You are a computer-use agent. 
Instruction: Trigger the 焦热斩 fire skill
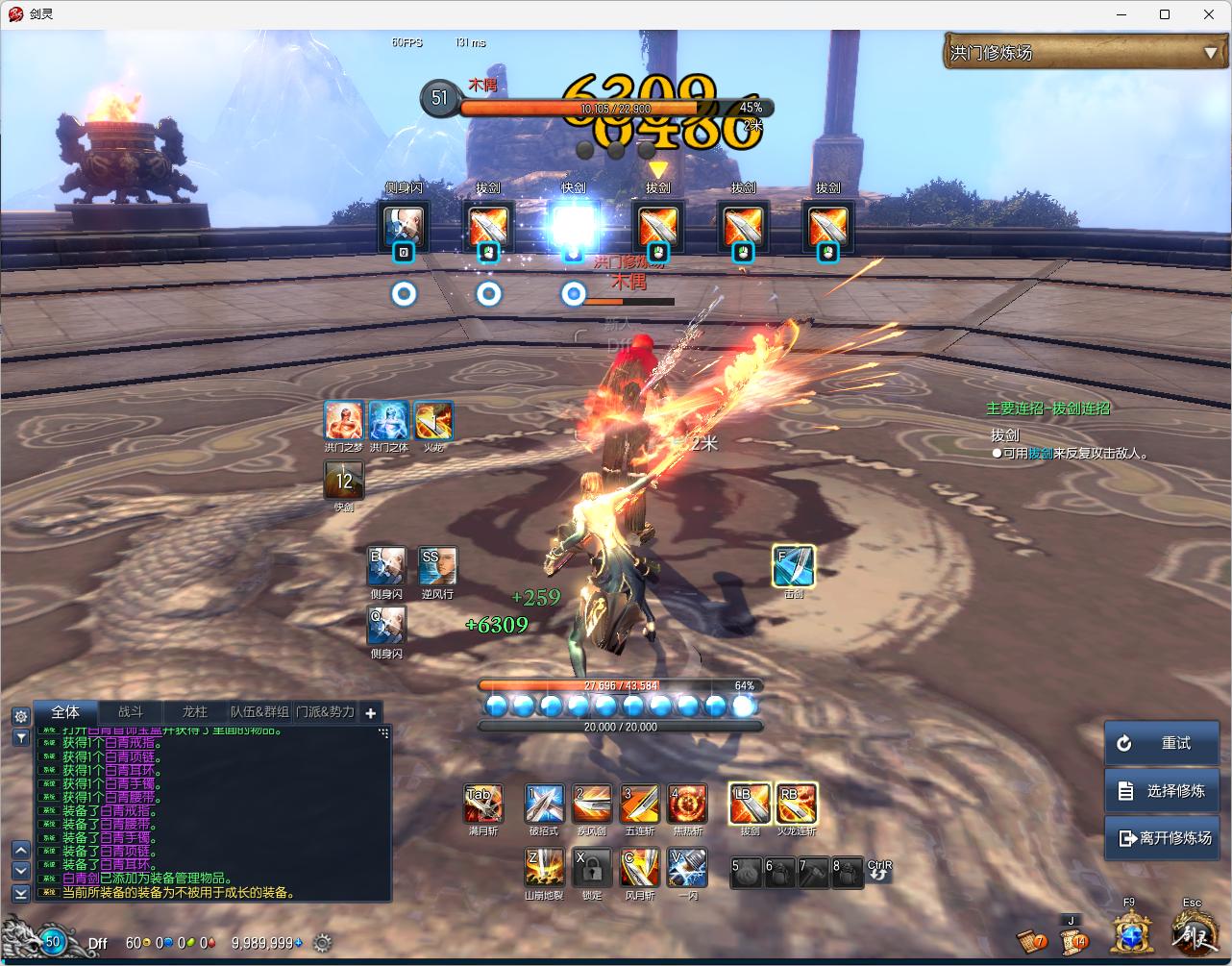687,804
